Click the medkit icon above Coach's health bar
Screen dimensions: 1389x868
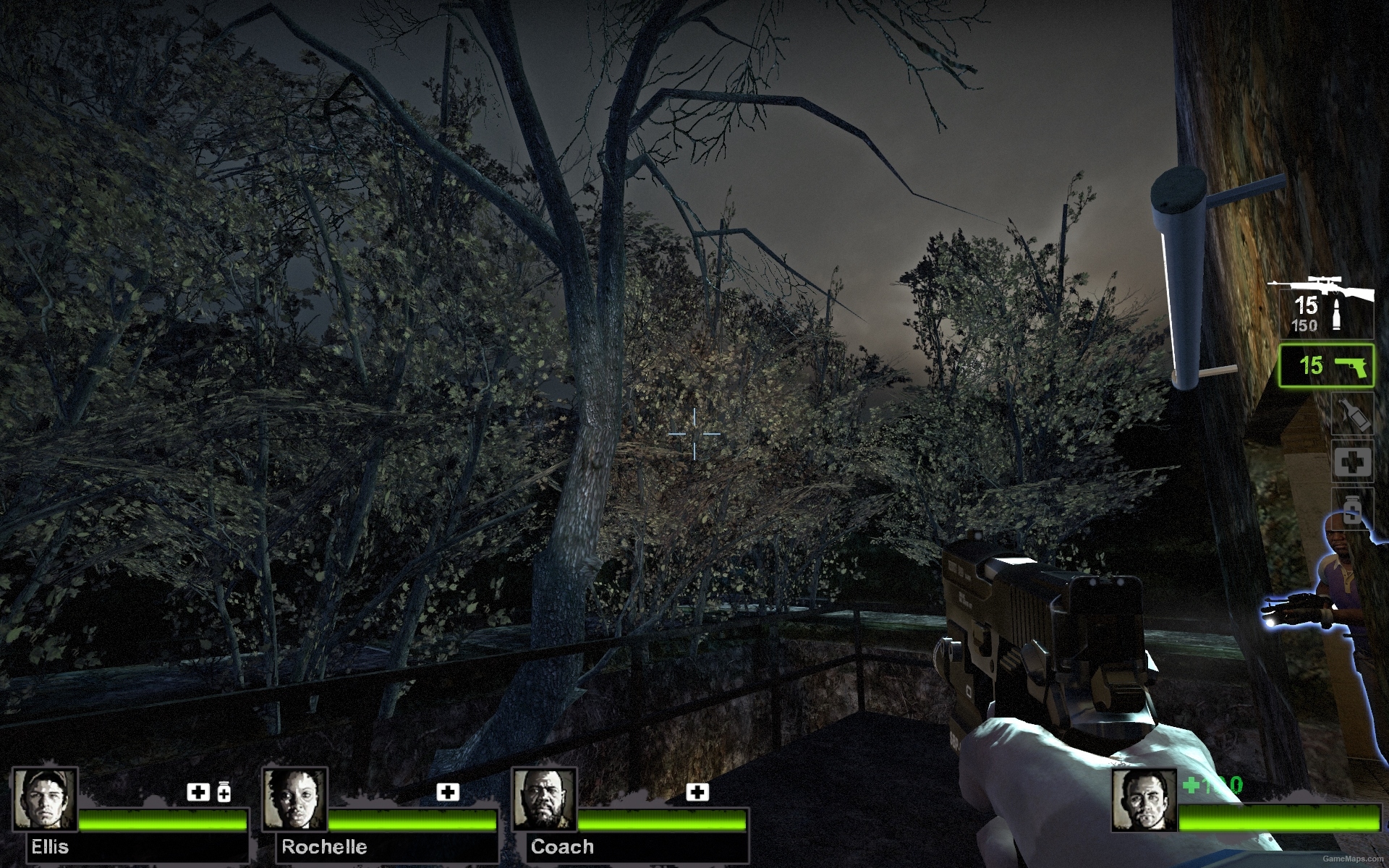click(697, 793)
